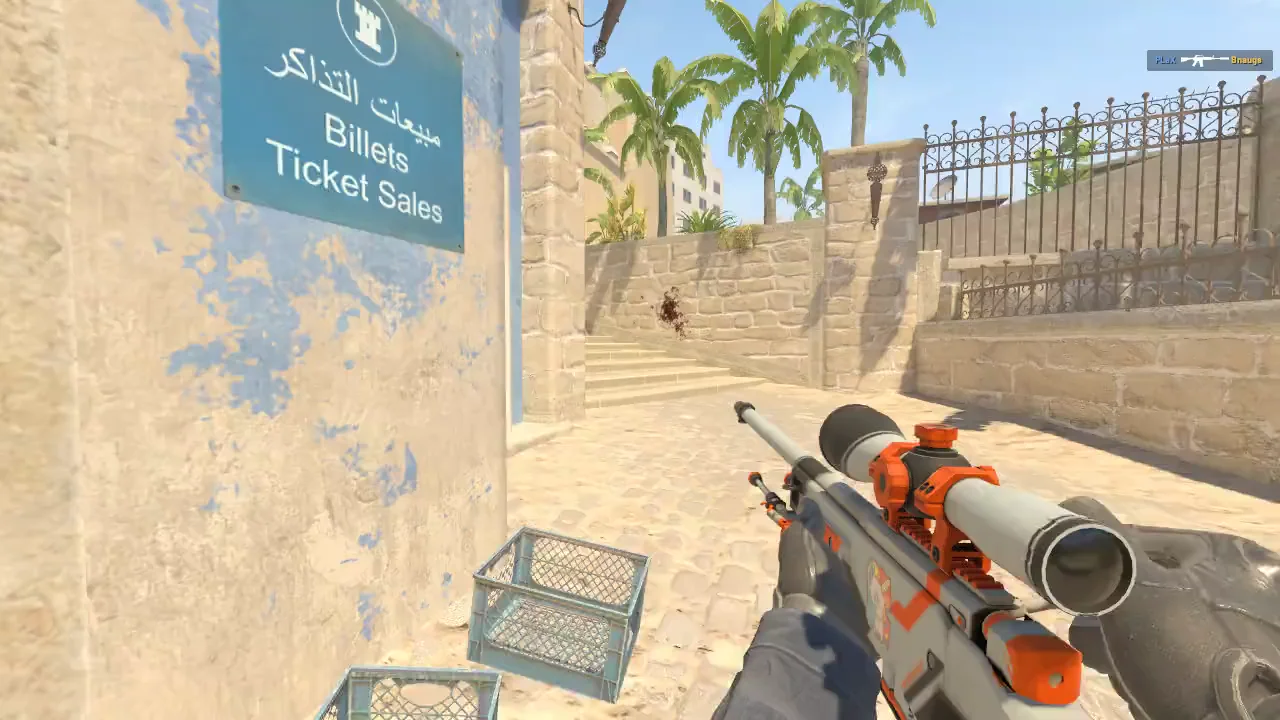The width and height of the screenshot is (1280, 720).
Task: Click the kill feed entry in the corner
Action: pyautogui.click(x=1208, y=60)
